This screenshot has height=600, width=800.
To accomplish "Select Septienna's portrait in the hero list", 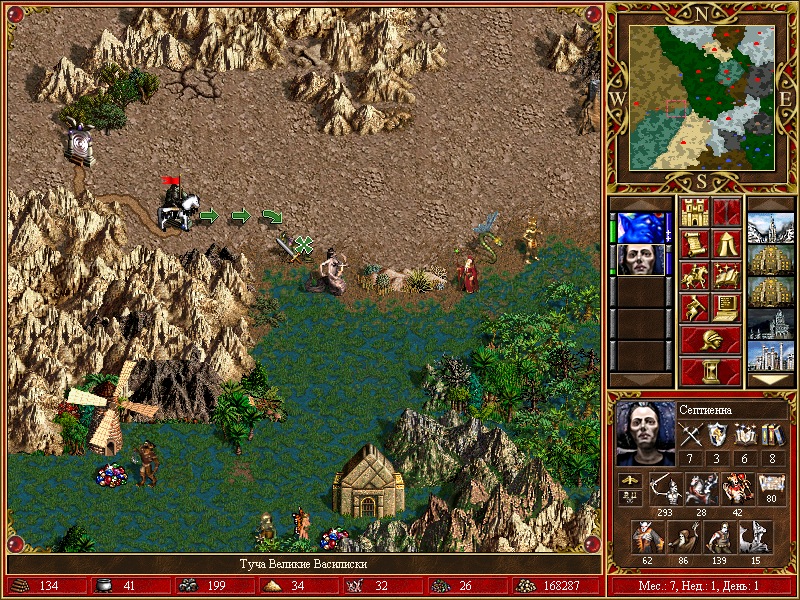I will [x=640, y=260].
